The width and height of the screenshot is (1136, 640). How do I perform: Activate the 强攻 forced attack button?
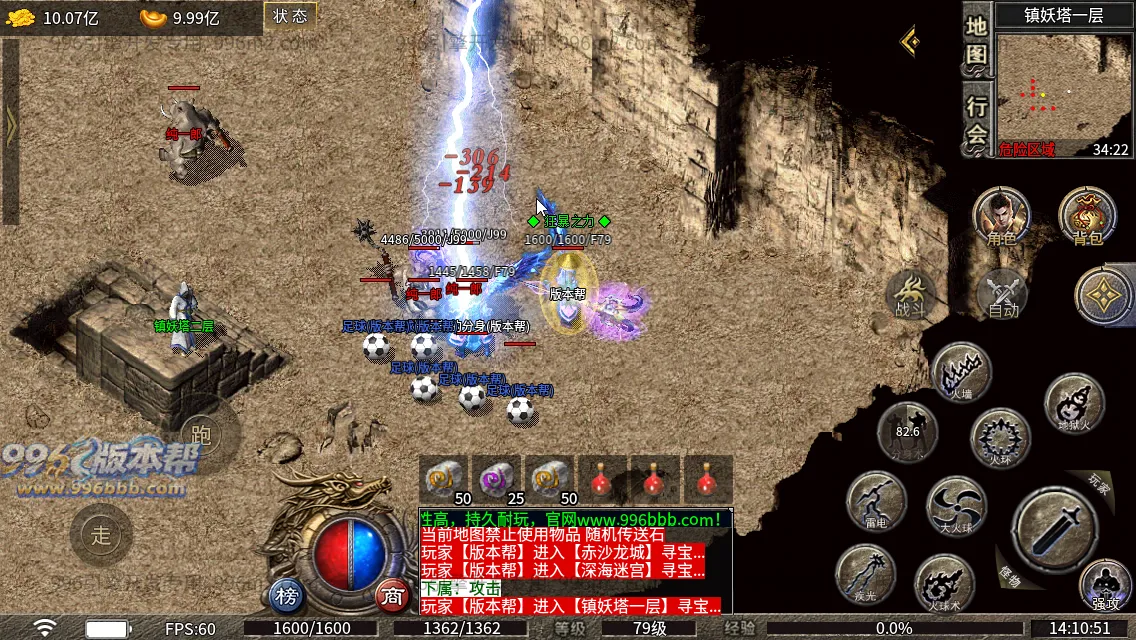coord(1105,584)
